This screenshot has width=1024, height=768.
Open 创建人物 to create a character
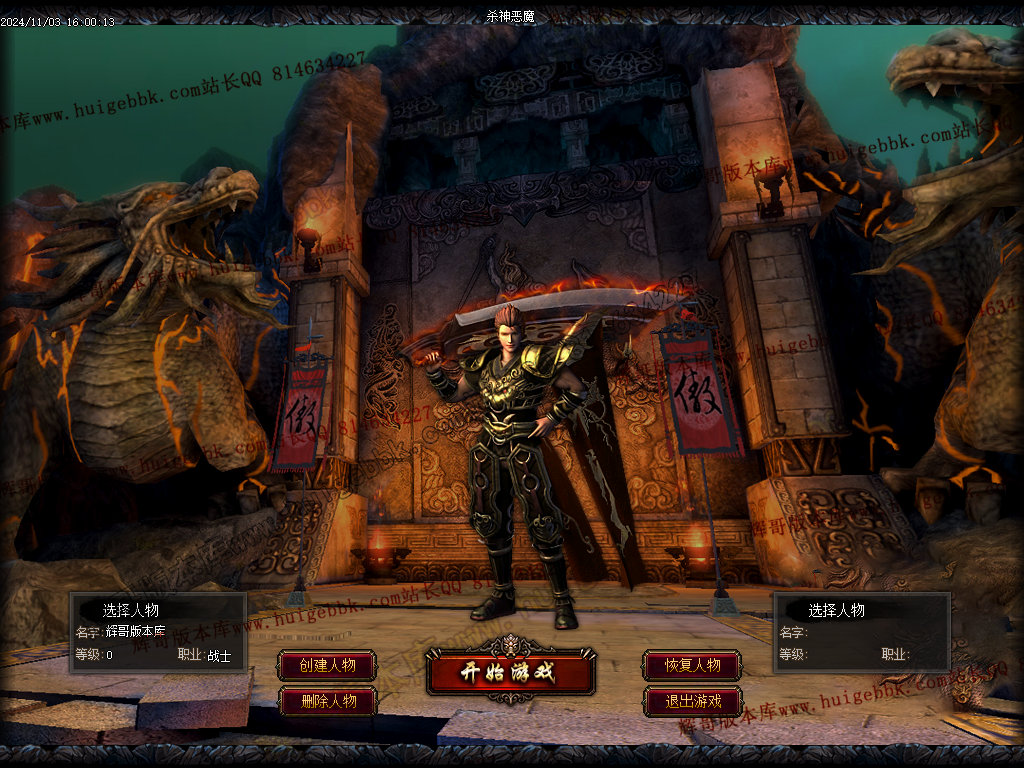click(x=328, y=665)
